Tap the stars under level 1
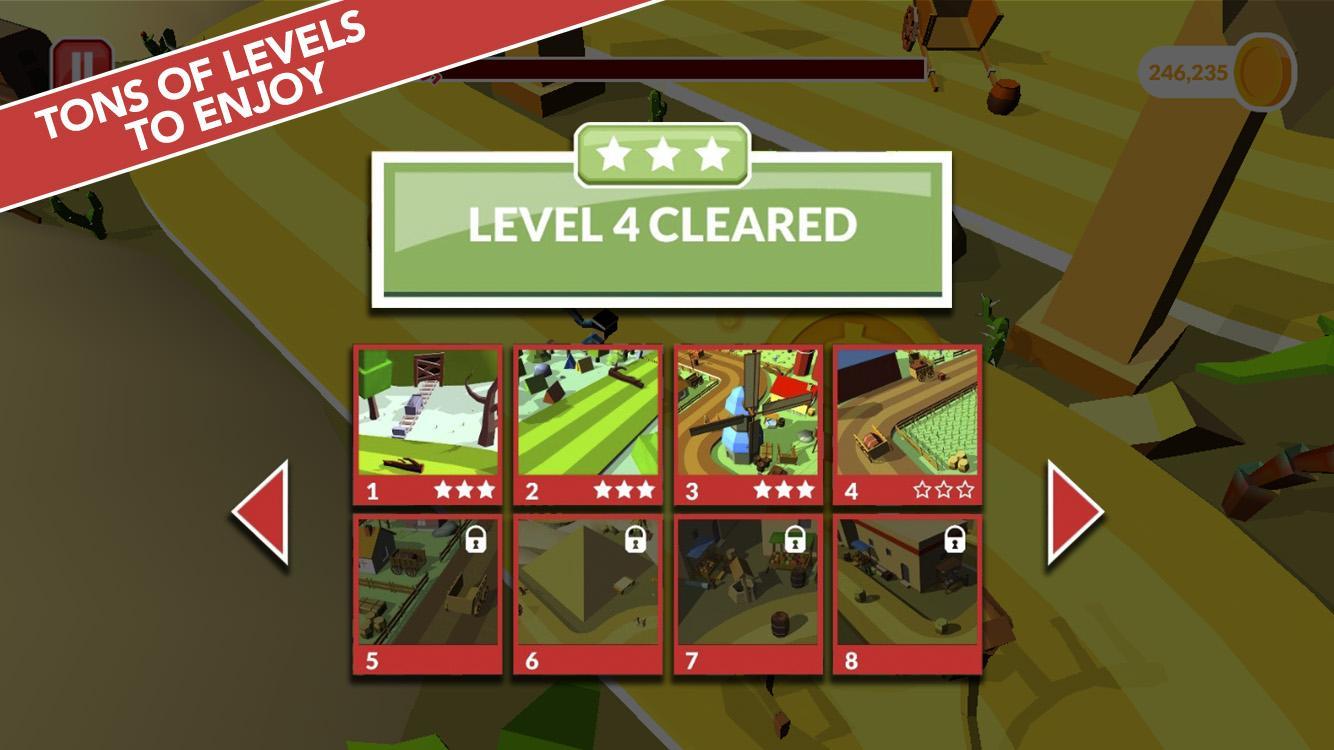Viewport: 1334px width, 750px height. pyautogui.click(x=464, y=490)
